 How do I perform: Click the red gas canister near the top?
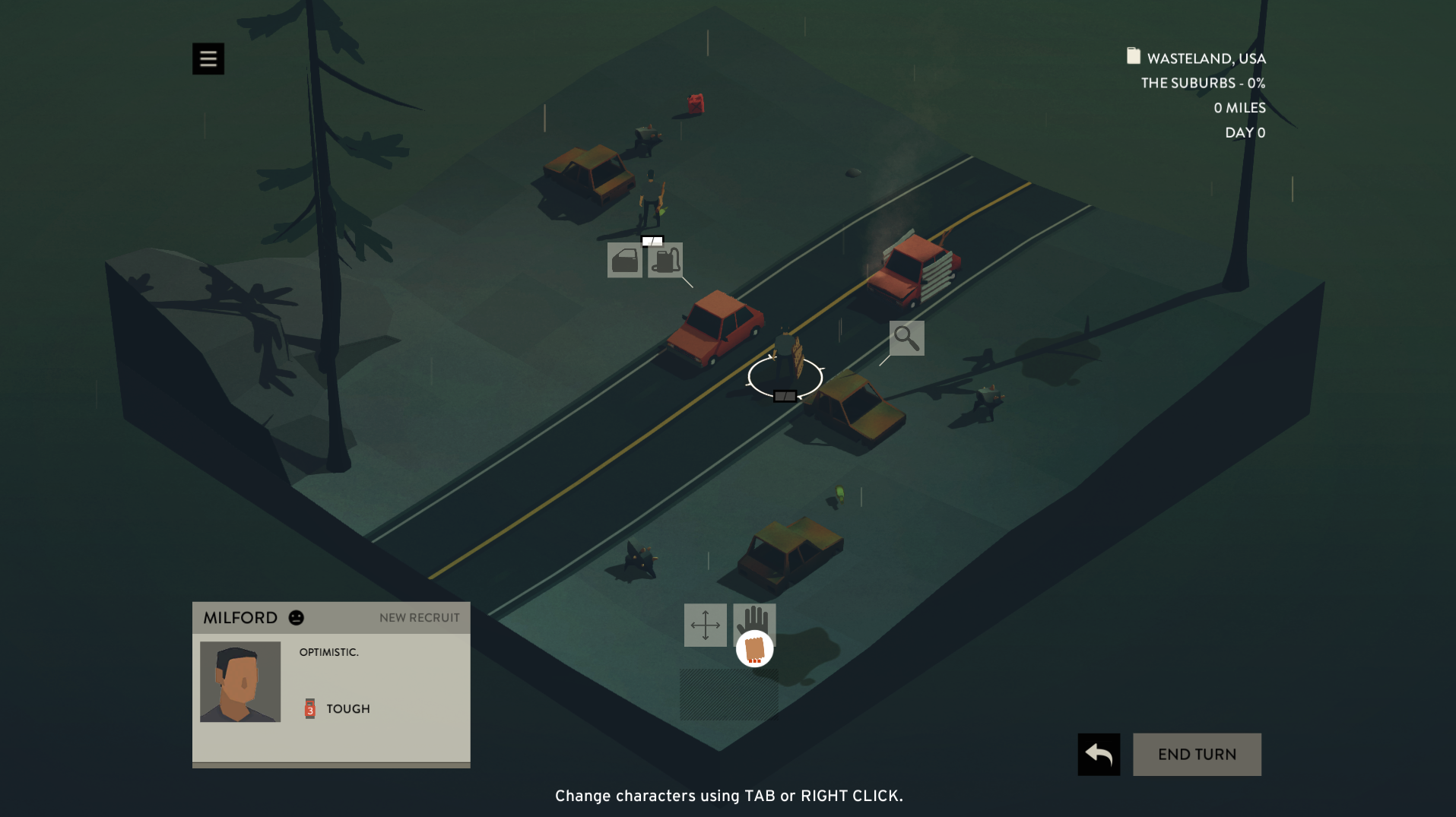pyautogui.click(x=696, y=103)
